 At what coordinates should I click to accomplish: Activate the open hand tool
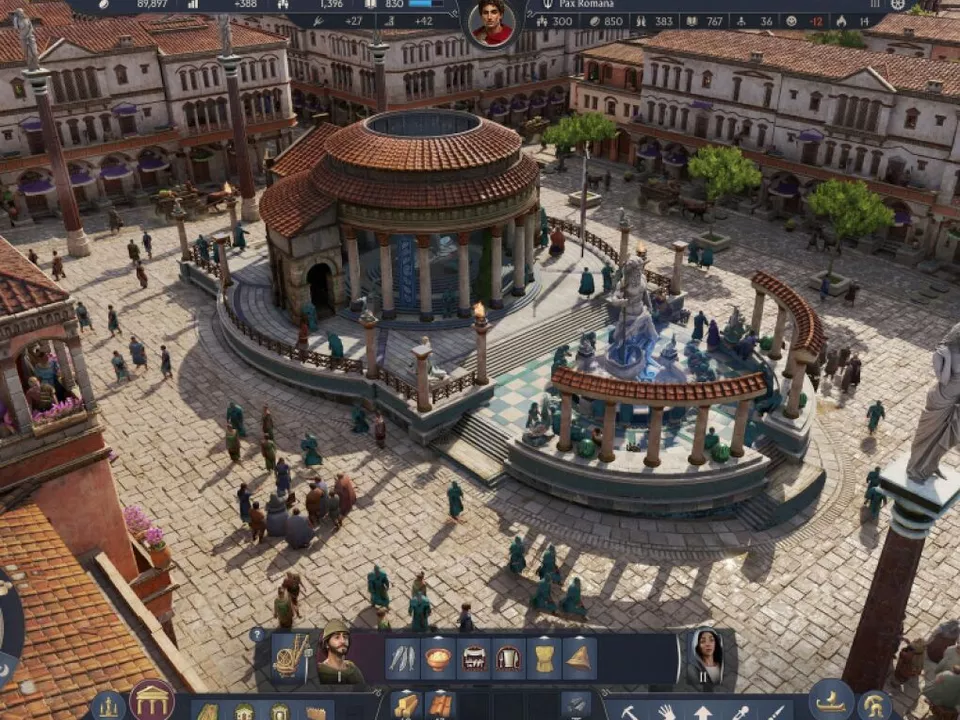tap(664, 712)
